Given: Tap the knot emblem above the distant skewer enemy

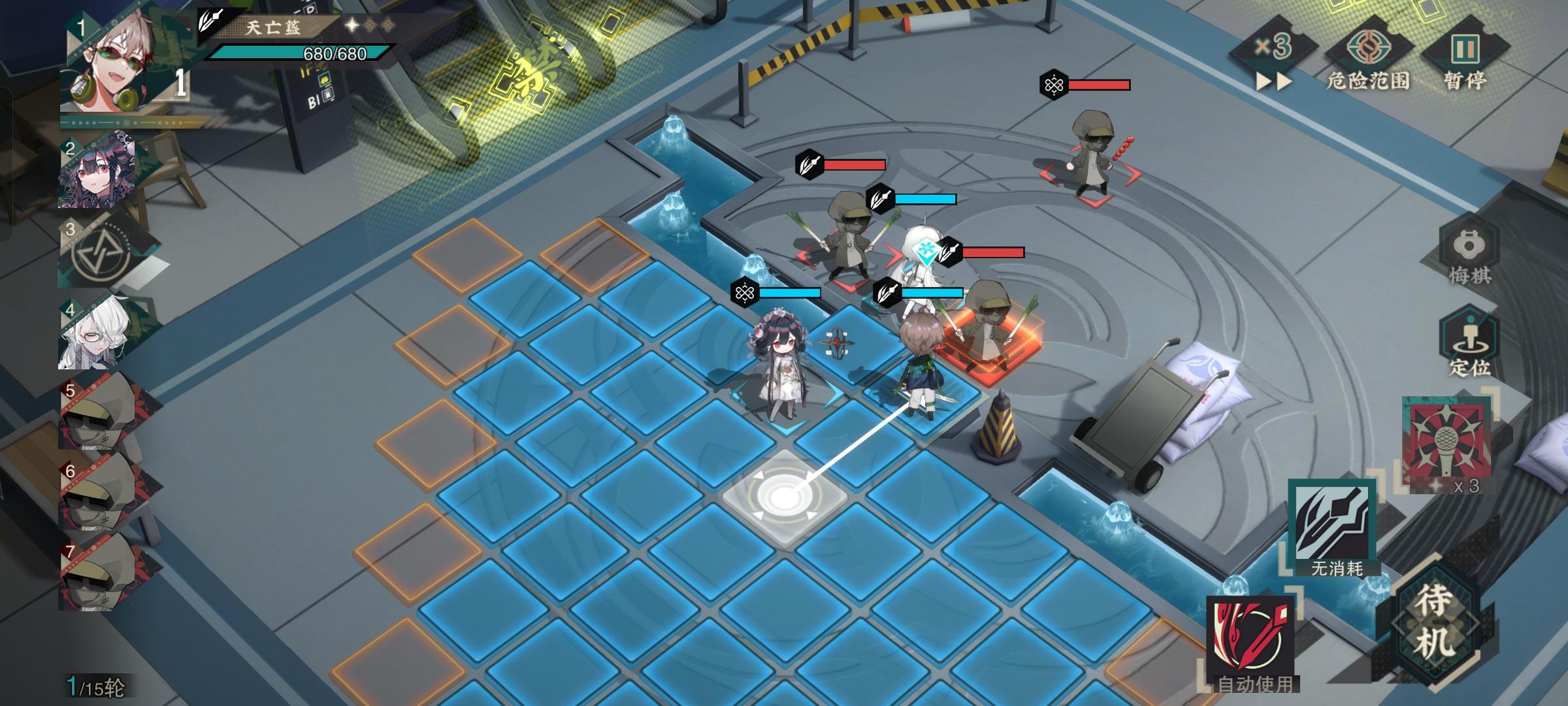Looking at the screenshot, I should point(1053,84).
